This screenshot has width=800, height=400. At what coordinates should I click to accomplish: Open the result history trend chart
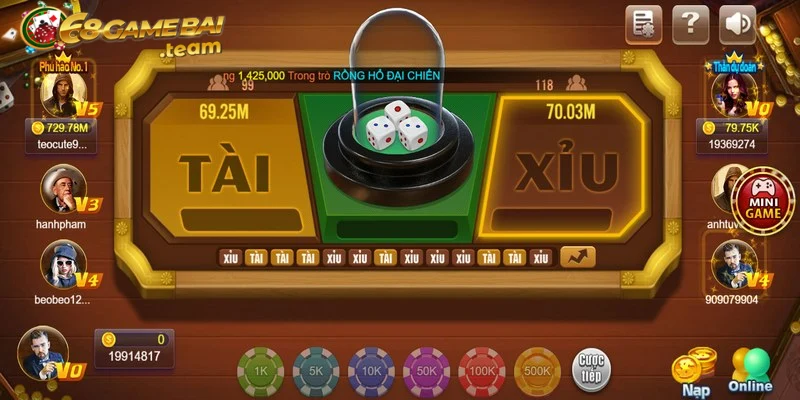577,257
